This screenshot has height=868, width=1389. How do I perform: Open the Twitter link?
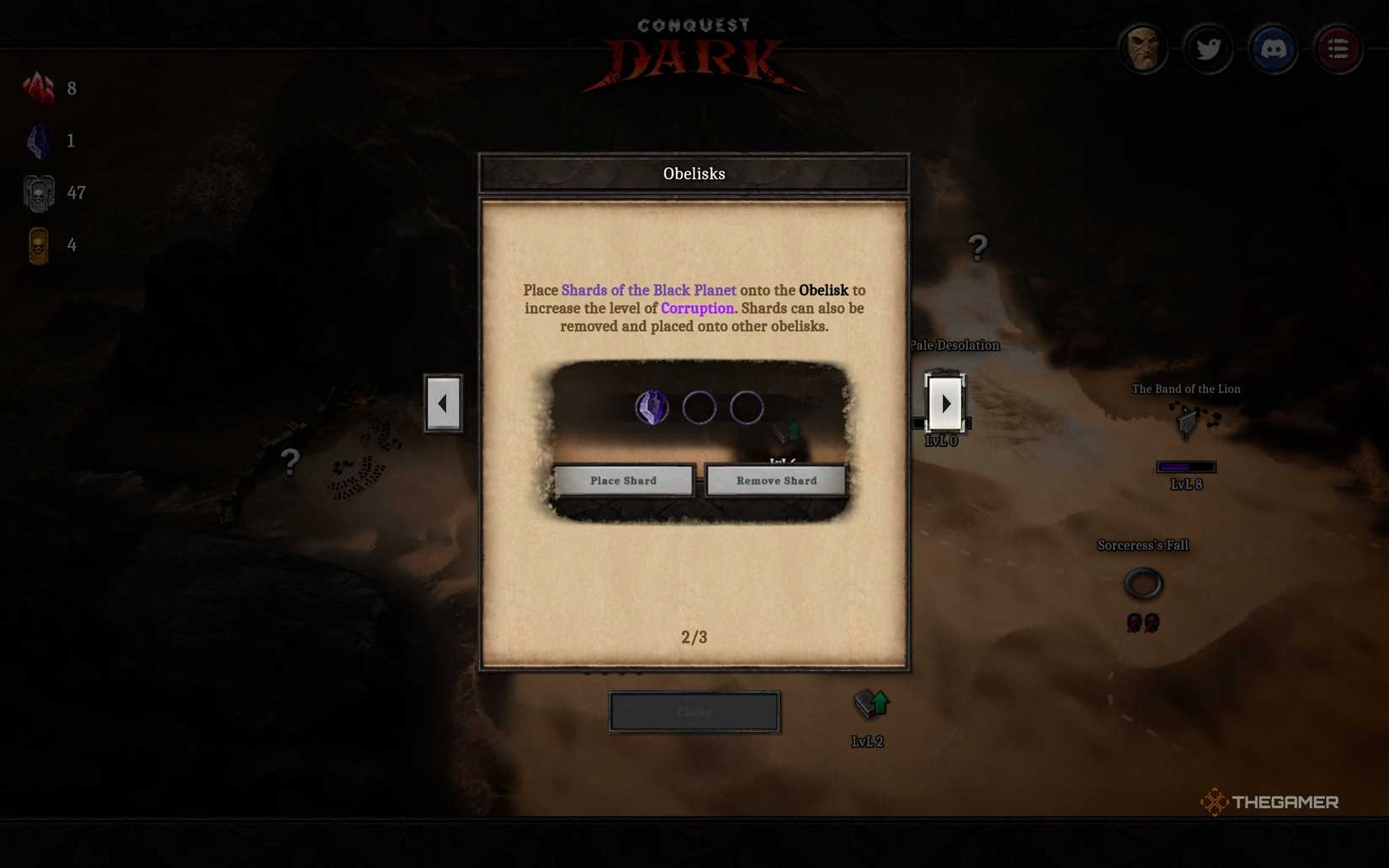pos(1209,49)
